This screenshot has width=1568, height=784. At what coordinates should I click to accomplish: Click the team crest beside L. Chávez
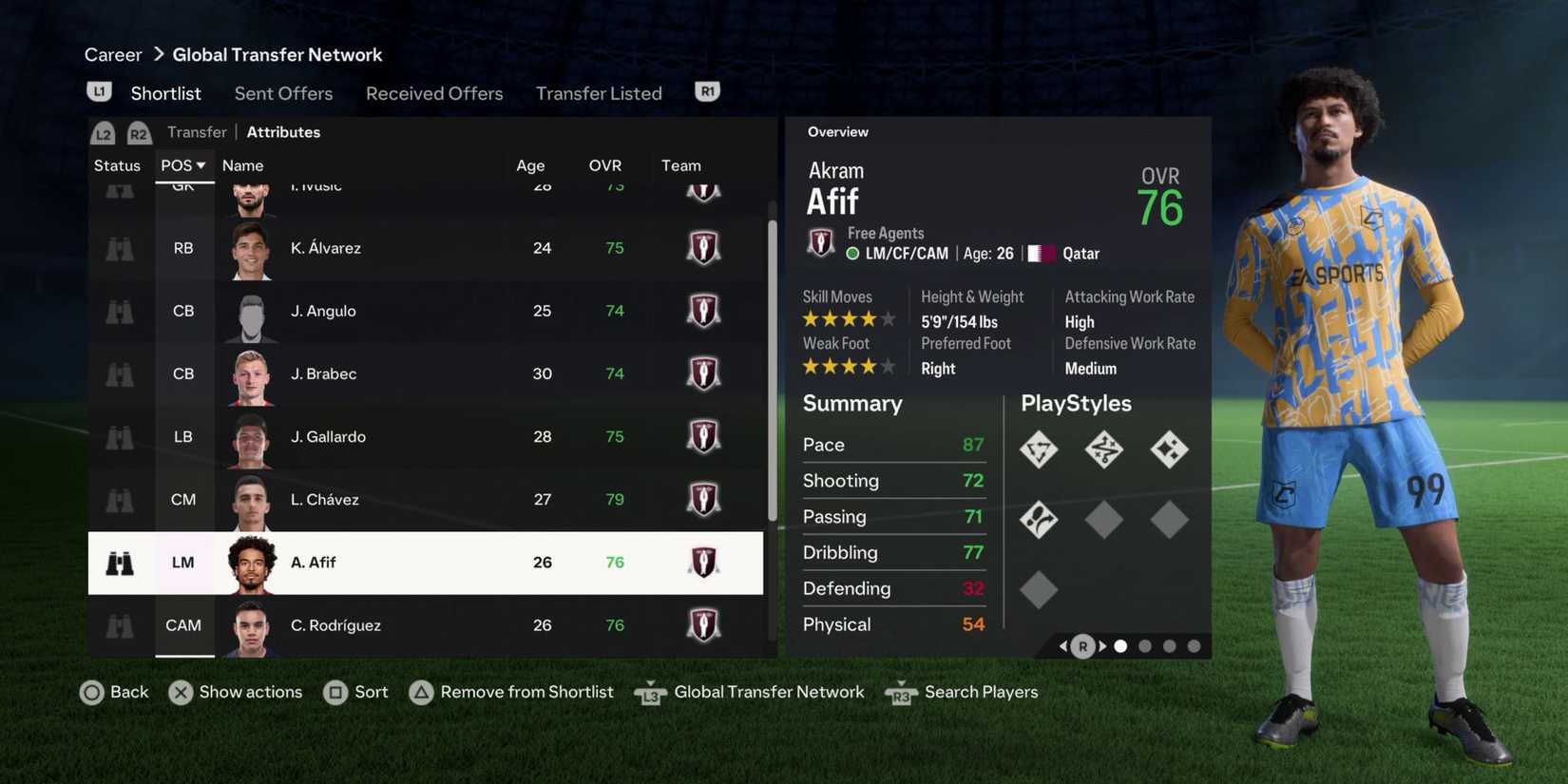(x=703, y=499)
